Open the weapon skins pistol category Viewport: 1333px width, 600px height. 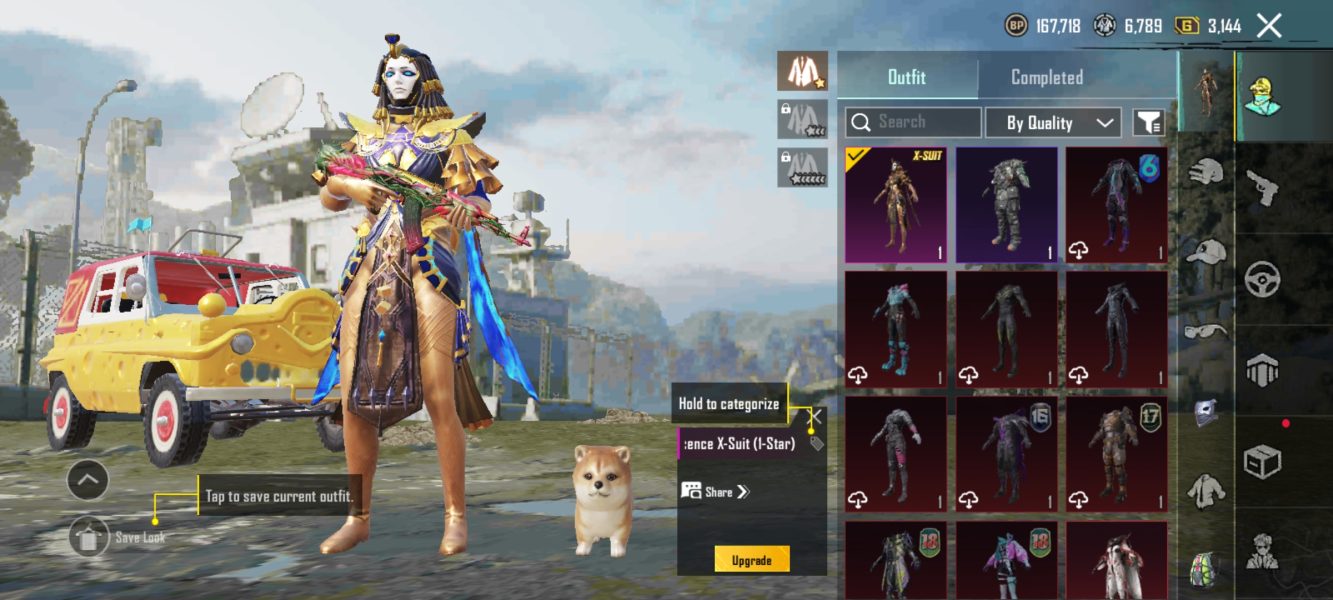1261,187
